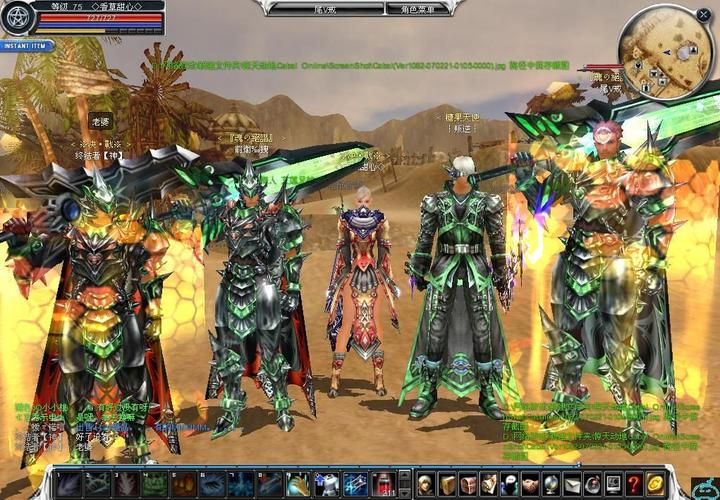Activate the green monster face skill slot
720x500 pixels.
153,484
